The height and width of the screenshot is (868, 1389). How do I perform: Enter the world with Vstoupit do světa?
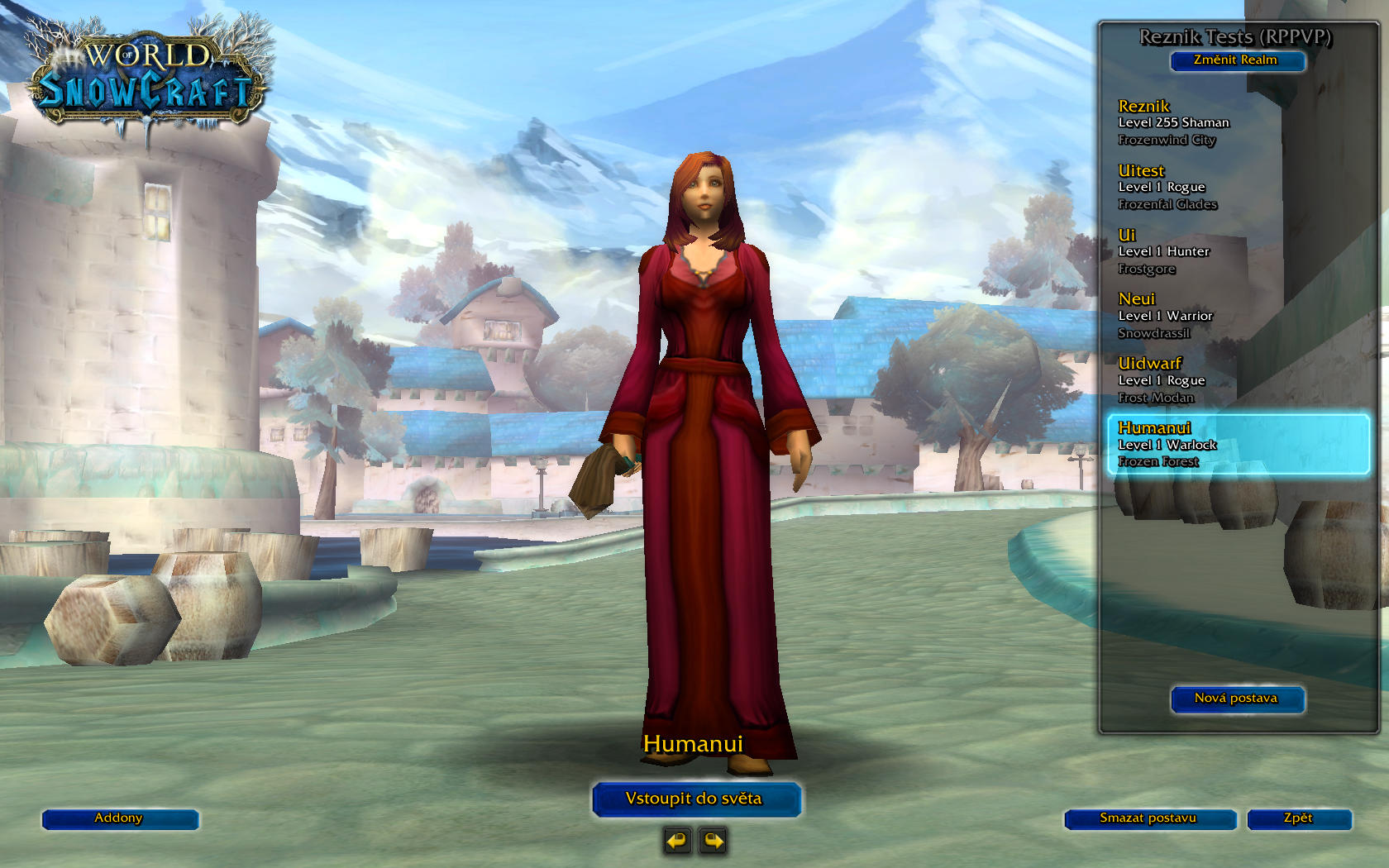(695, 799)
